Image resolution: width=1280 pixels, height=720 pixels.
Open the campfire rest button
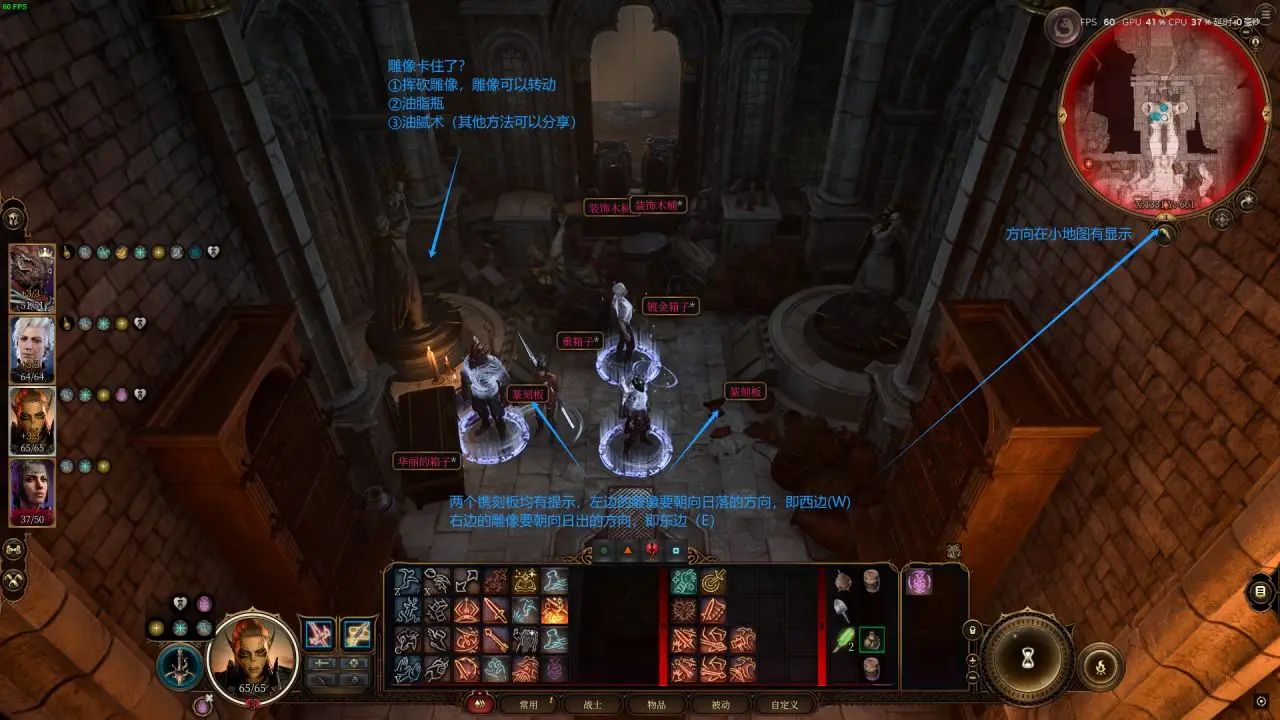(x=1101, y=665)
